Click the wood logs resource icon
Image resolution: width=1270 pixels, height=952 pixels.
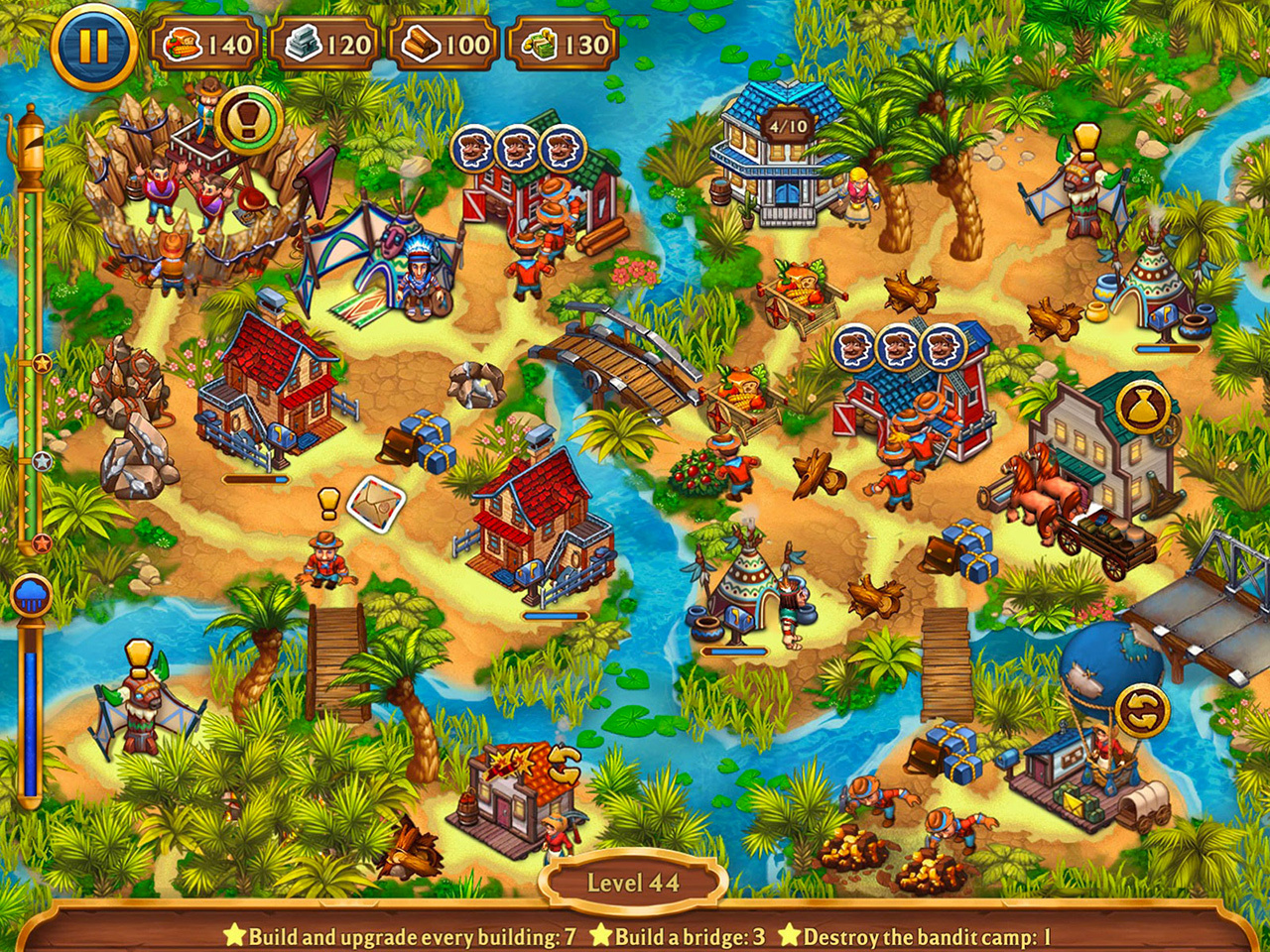pyautogui.click(x=422, y=43)
